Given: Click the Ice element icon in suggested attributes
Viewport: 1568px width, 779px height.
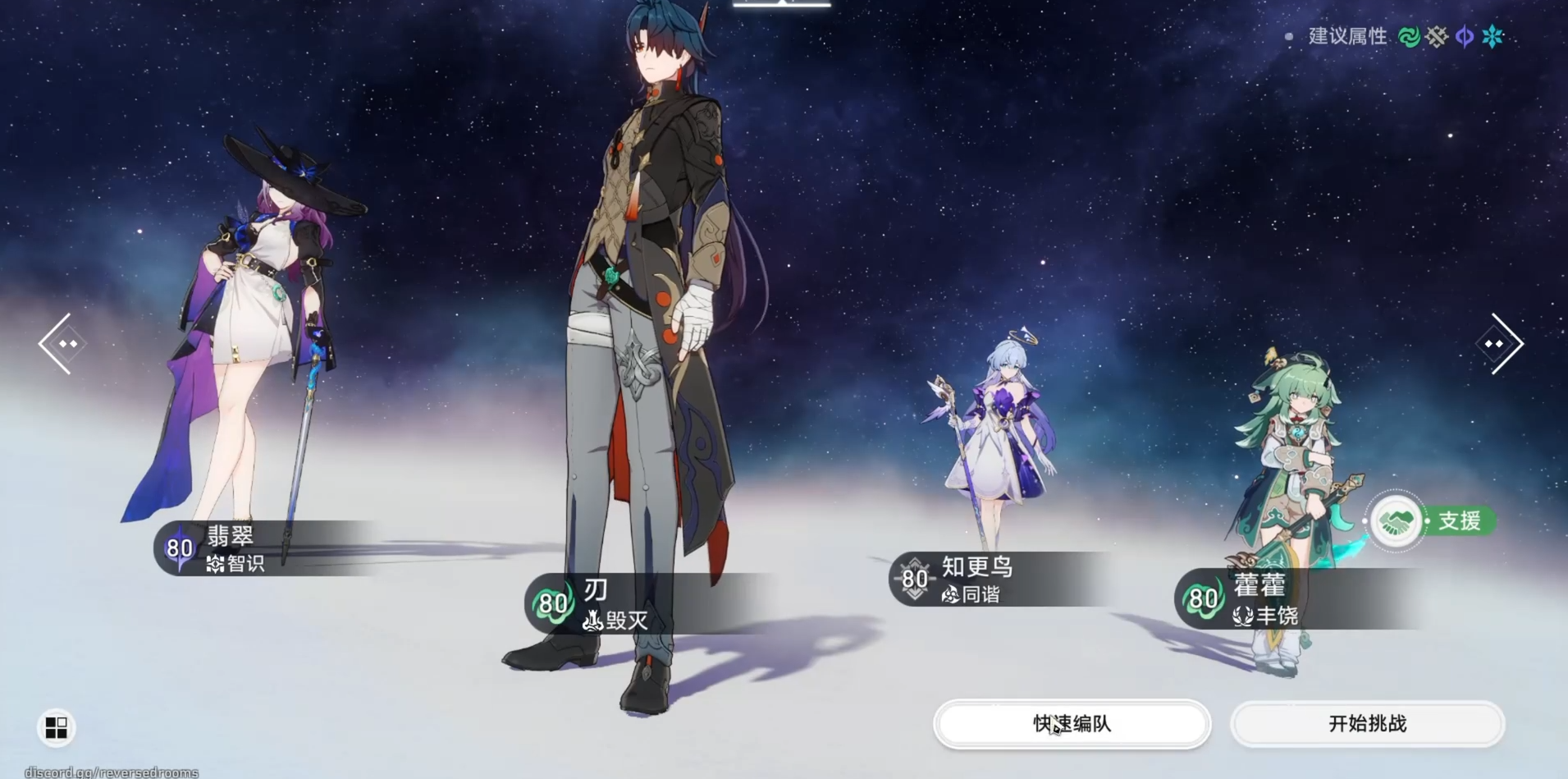Looking at the screenshot, I should point(1493,36).
